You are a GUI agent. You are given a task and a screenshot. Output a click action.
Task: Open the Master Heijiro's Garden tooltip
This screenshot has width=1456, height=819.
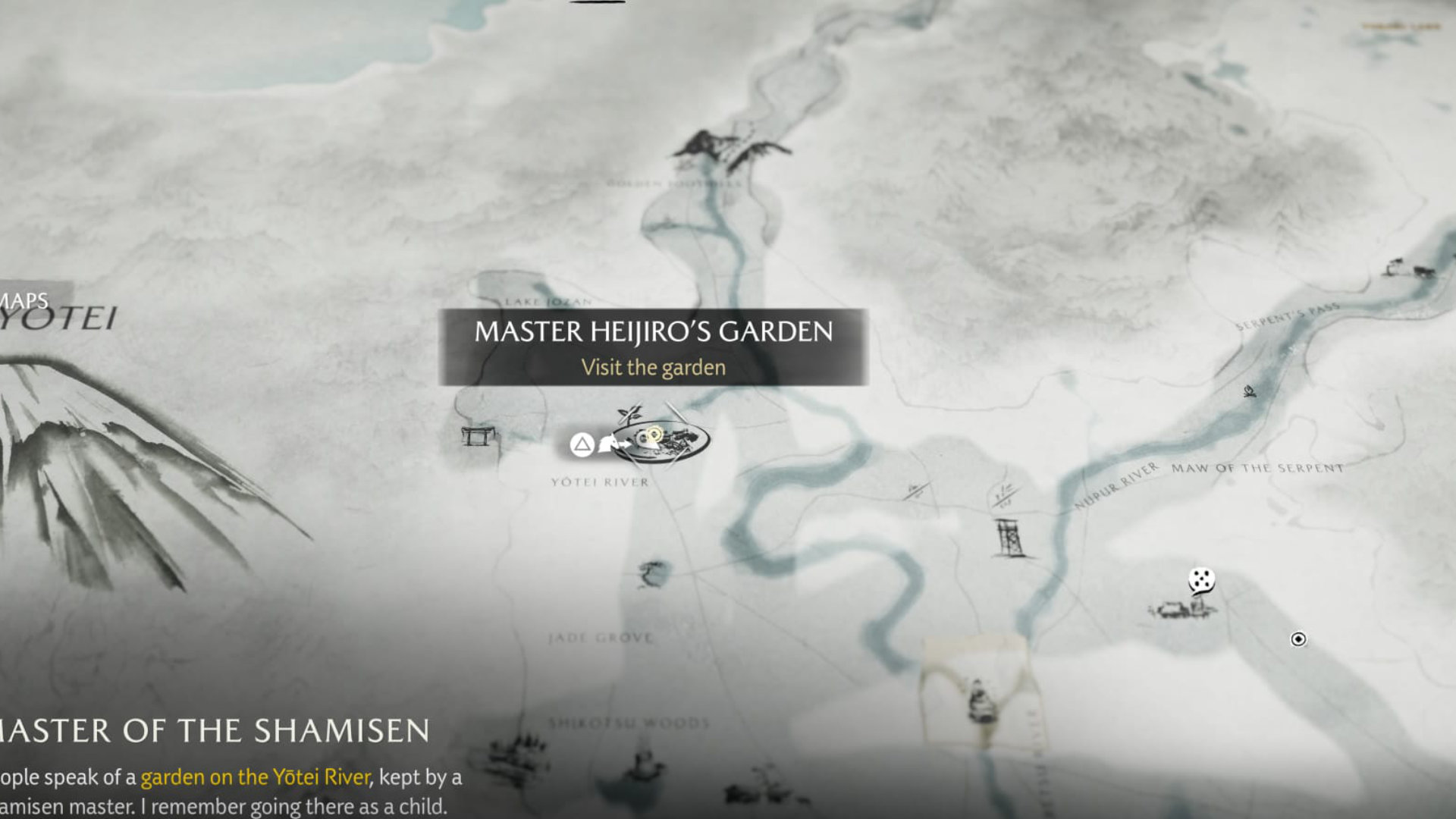pos(653,347)
